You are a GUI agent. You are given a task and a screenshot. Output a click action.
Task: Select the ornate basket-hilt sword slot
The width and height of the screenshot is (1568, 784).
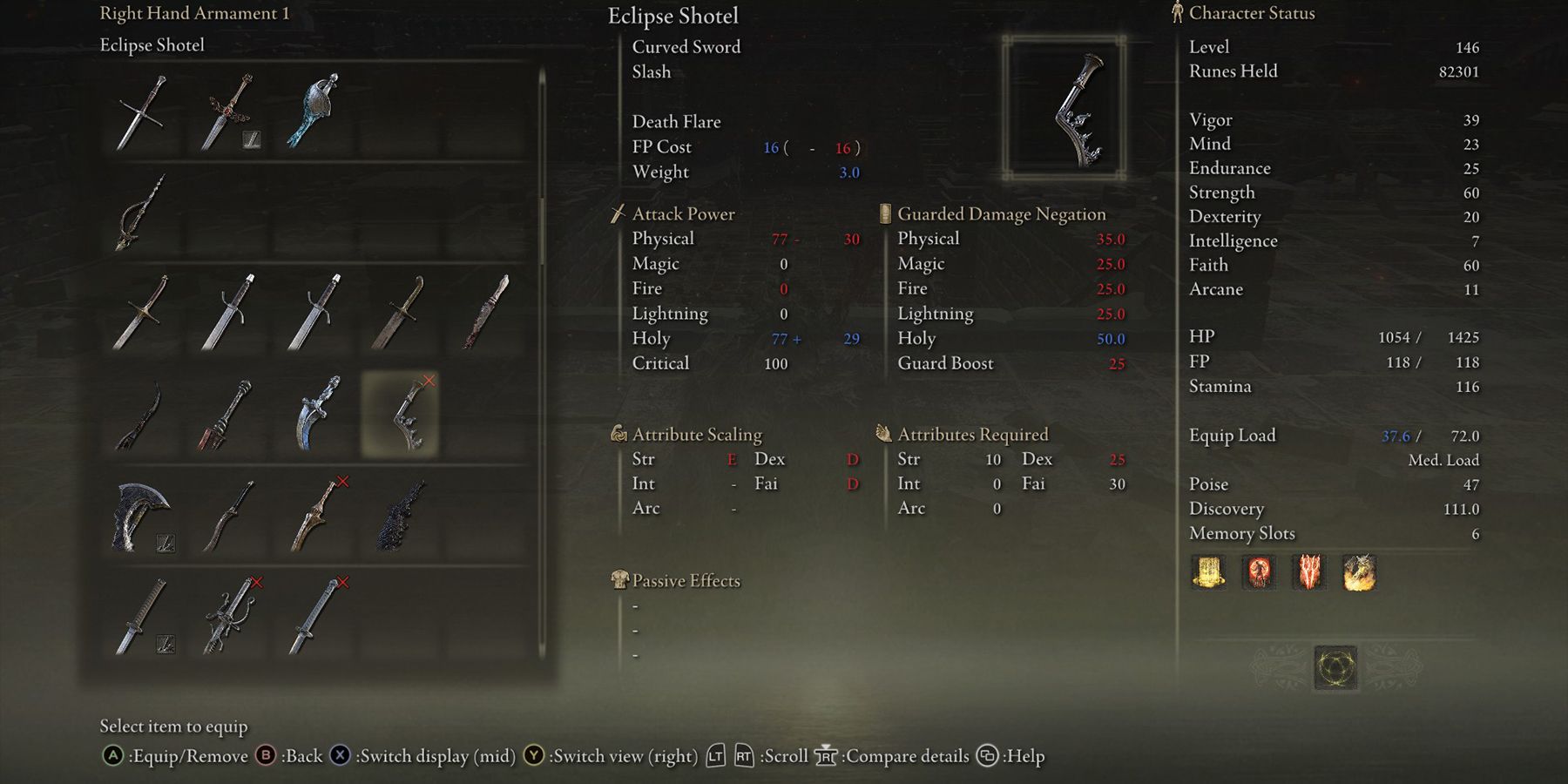[x=228, y=616]
